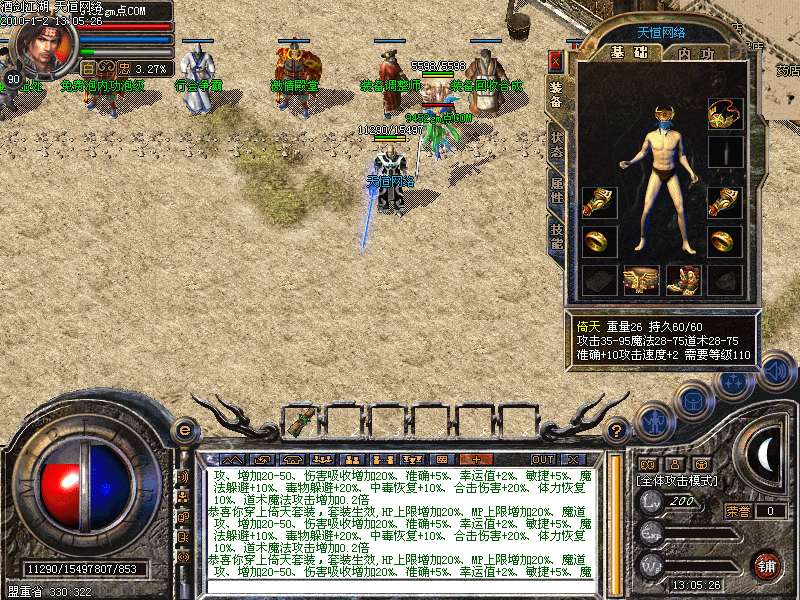
Task: Select the equipped necklace slot
Action: (725, 115)
